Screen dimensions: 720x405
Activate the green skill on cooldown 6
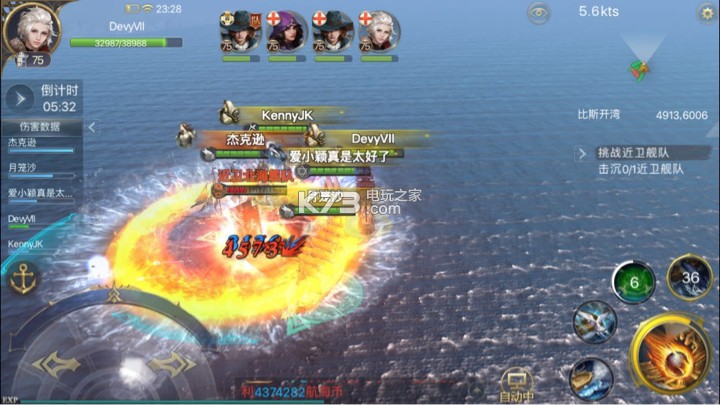click(x=634, y=282)
